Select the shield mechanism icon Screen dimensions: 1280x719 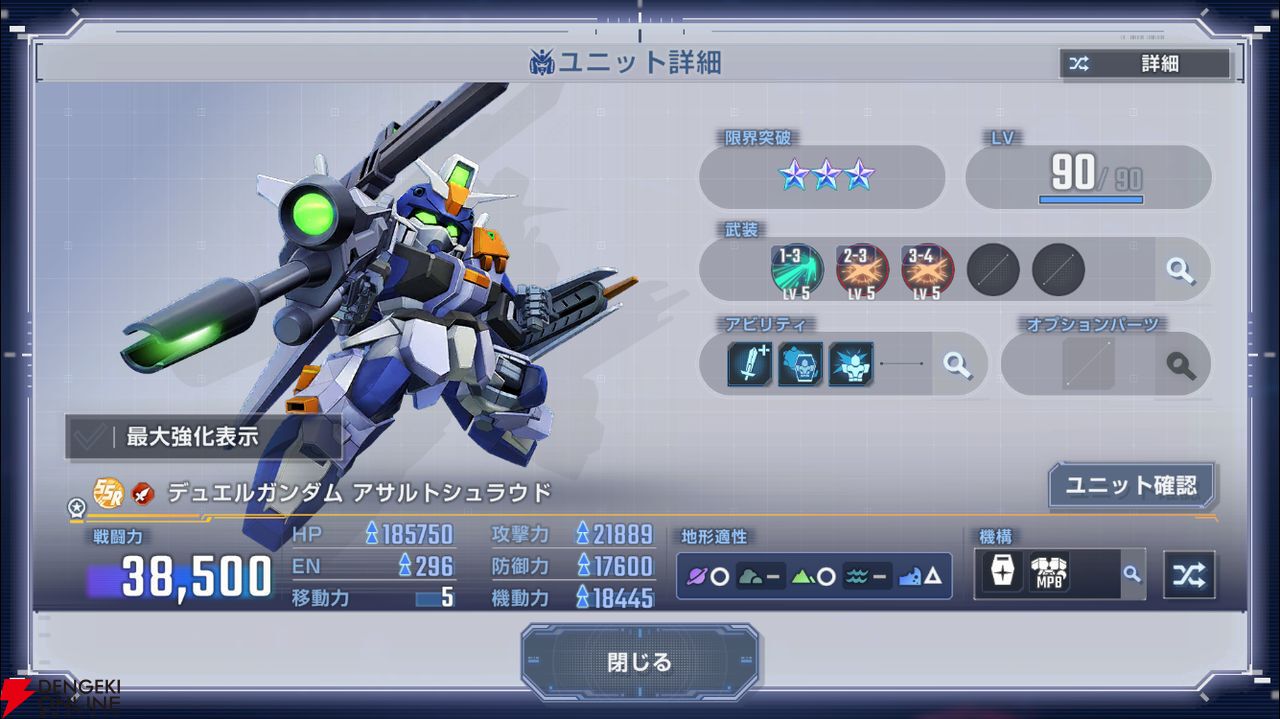[x=1002, y=574]
